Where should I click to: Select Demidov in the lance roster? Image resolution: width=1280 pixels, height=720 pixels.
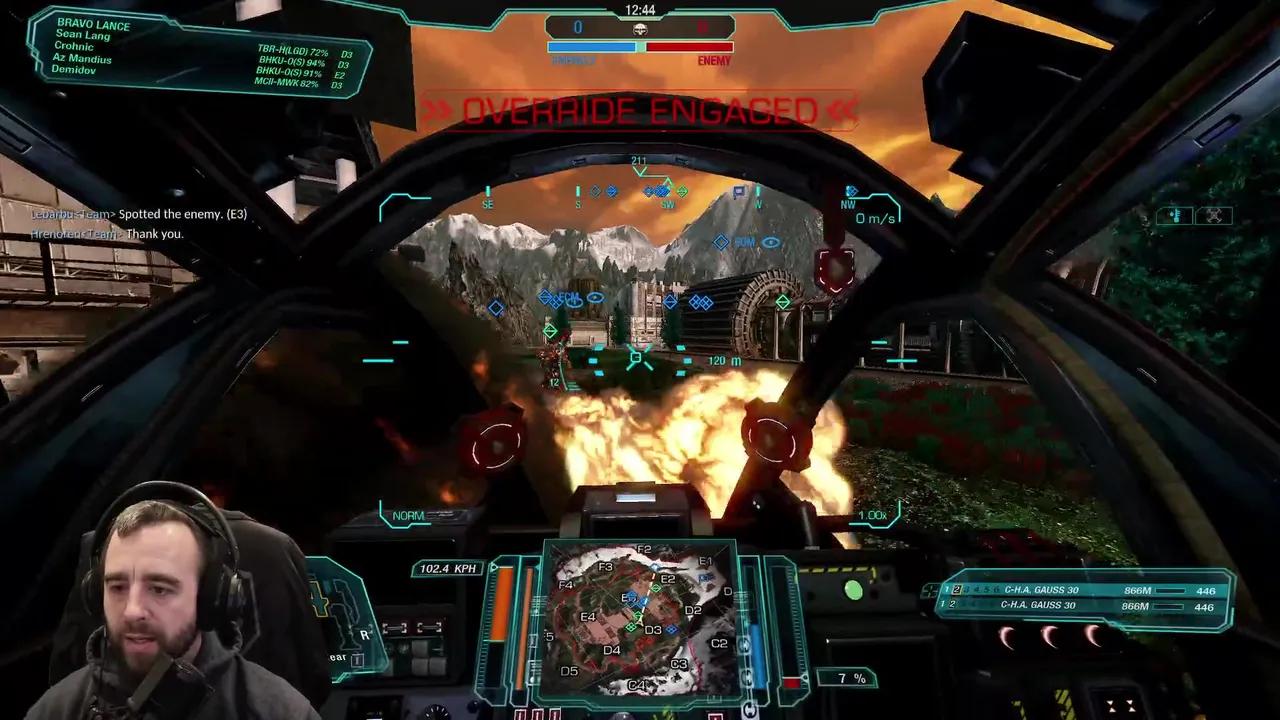pos(76,71)
